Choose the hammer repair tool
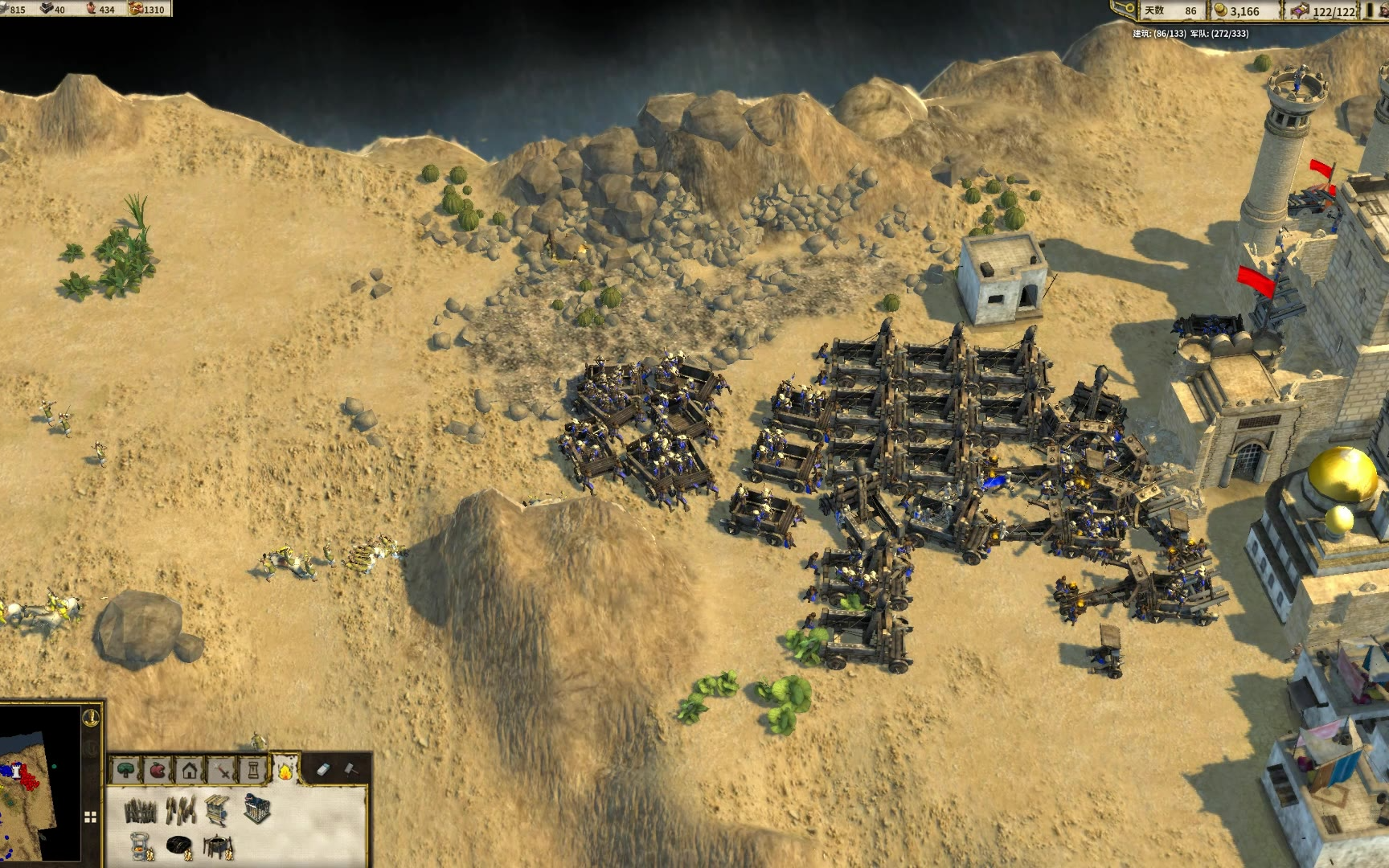 click(353, 769)
